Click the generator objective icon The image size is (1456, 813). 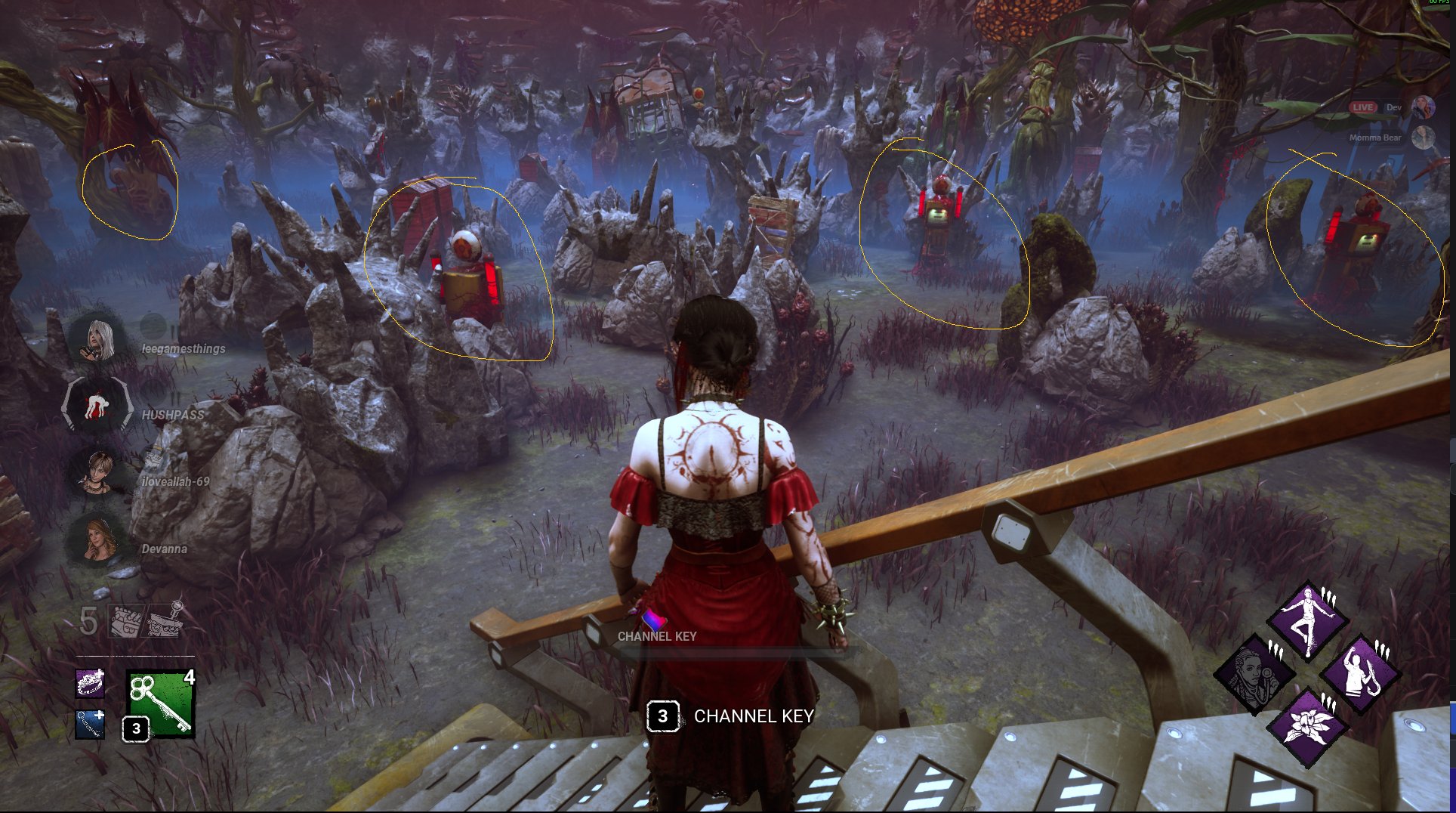125,621
